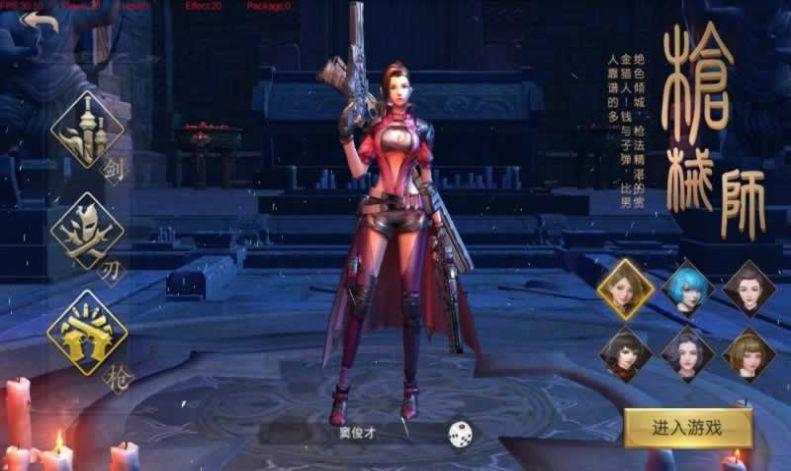Choose the dark wavy-haired face portrait
Viewport: 791px width, 471px height.
[687, 352]
